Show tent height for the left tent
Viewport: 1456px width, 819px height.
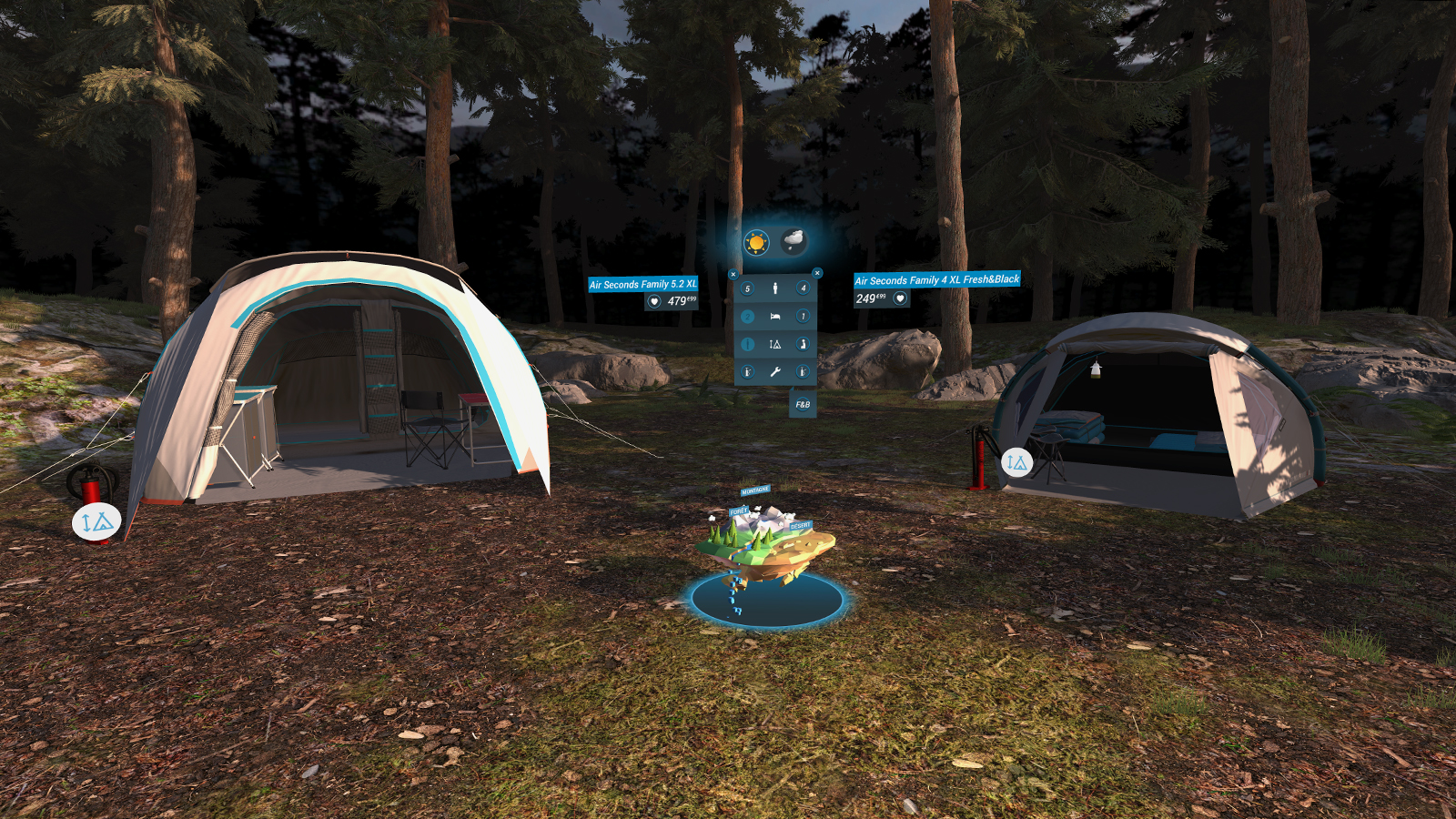coord(96,522)
